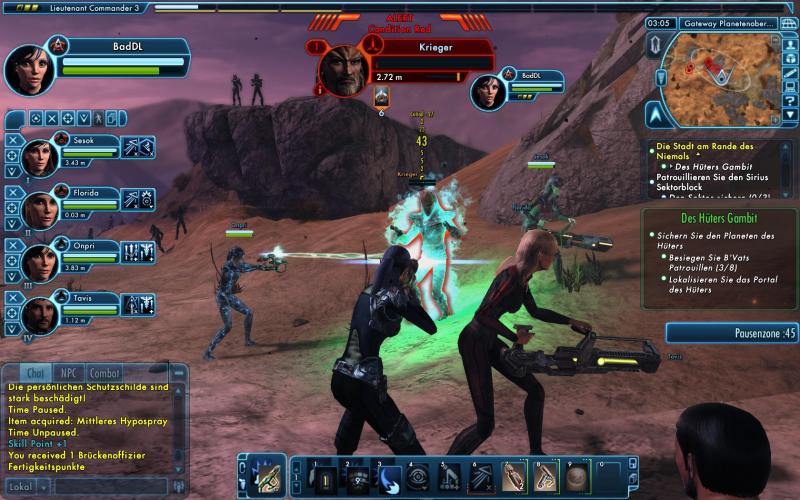Use the hypospray item in slot 7

click(512, 478)
